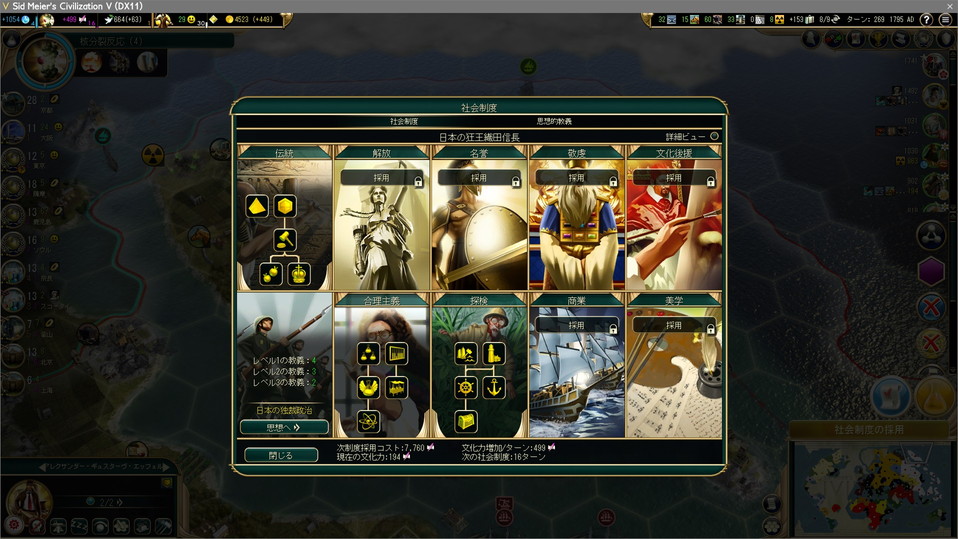Close the game window with X
958x539 pixels.
click(x=948, y=6)
